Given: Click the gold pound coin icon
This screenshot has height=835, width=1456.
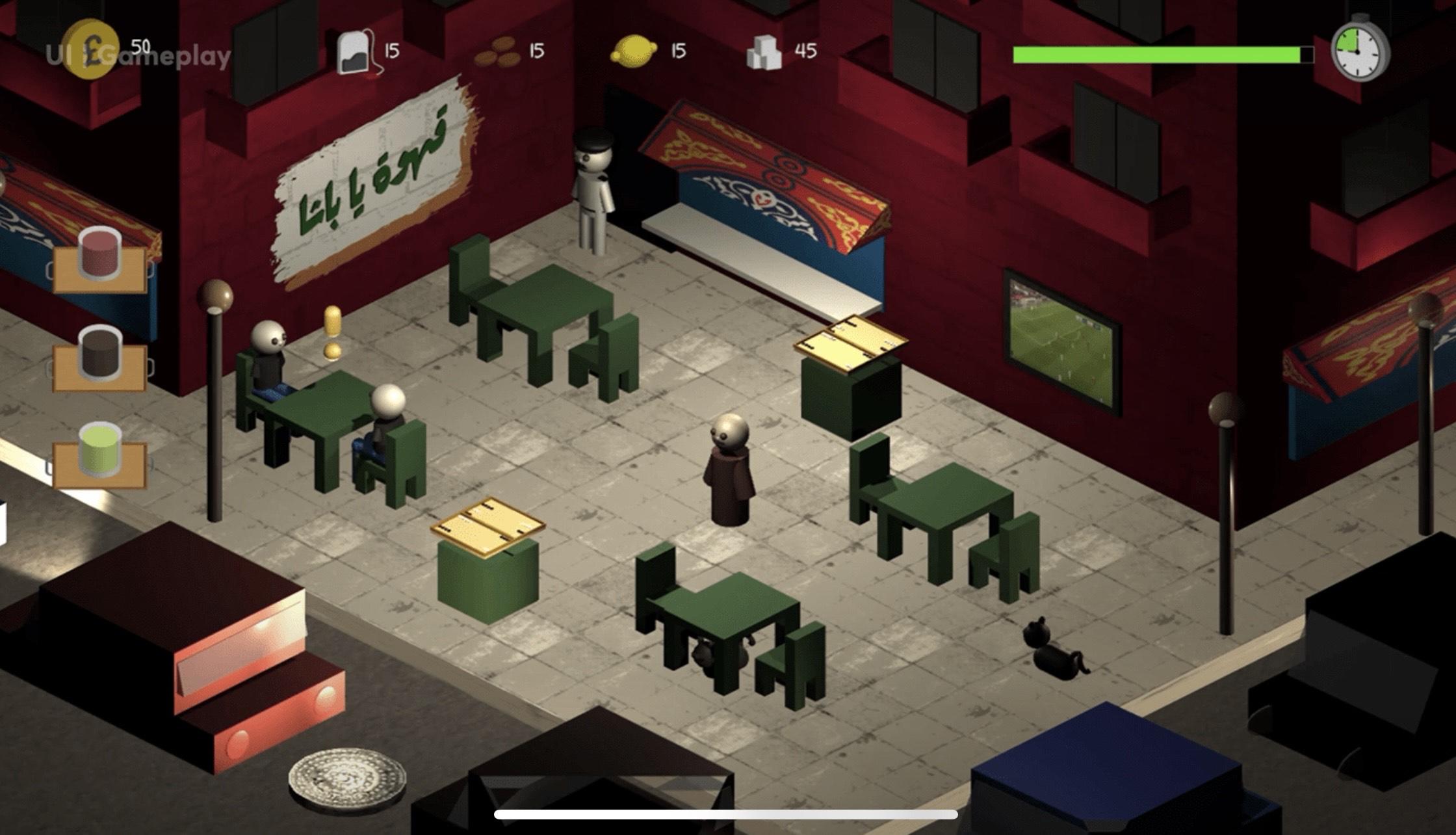Looking at the screenshot, I should [x=92, y=49].
